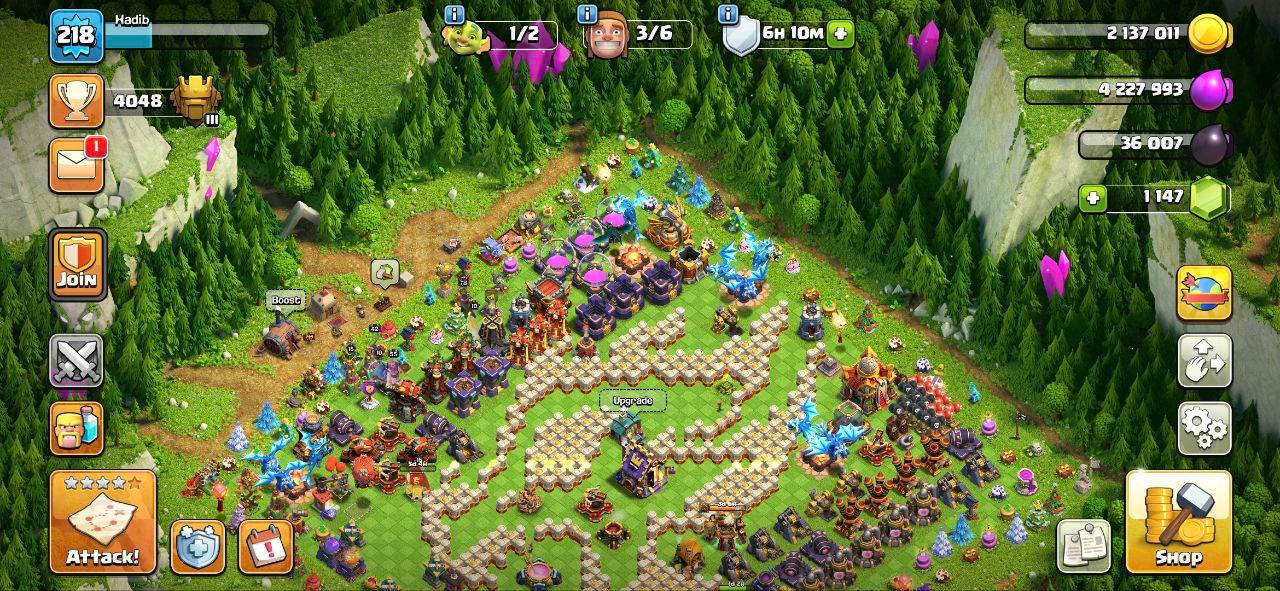
Task: Open the Shop menu
Action: [x=1179, y=522]
